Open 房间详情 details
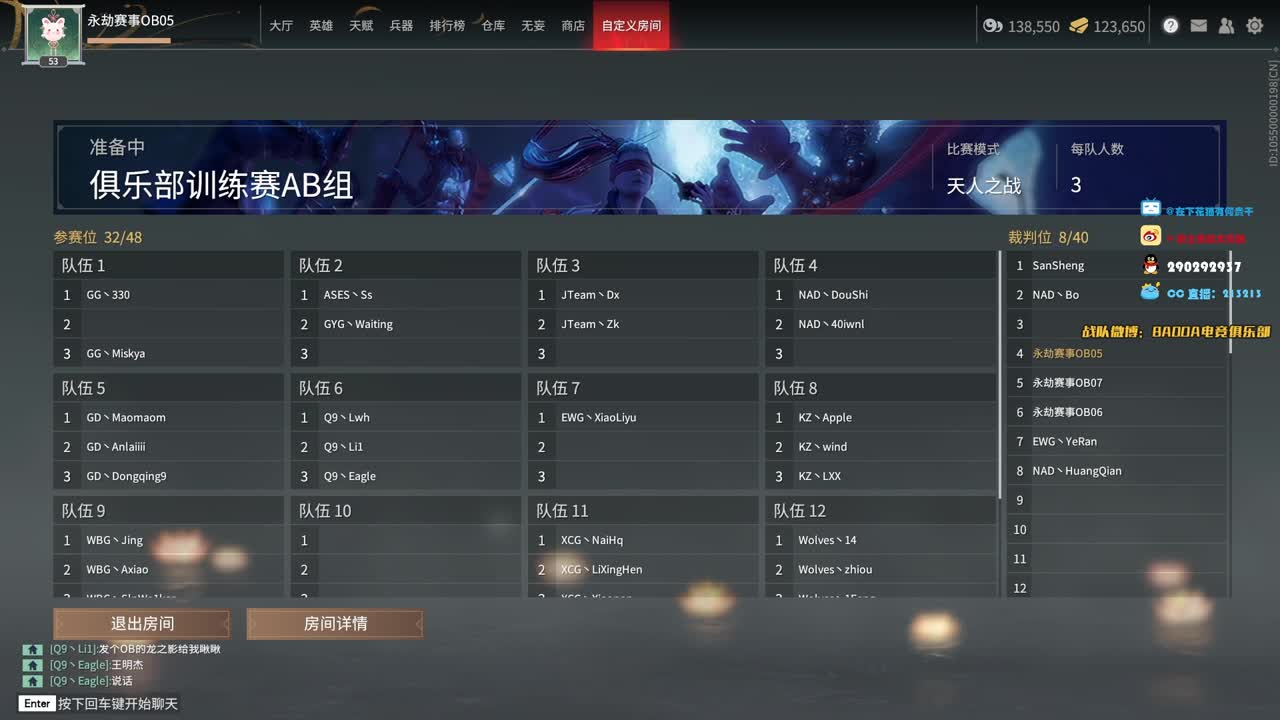This screenshot has height=720, width=1280. [335, 623]
